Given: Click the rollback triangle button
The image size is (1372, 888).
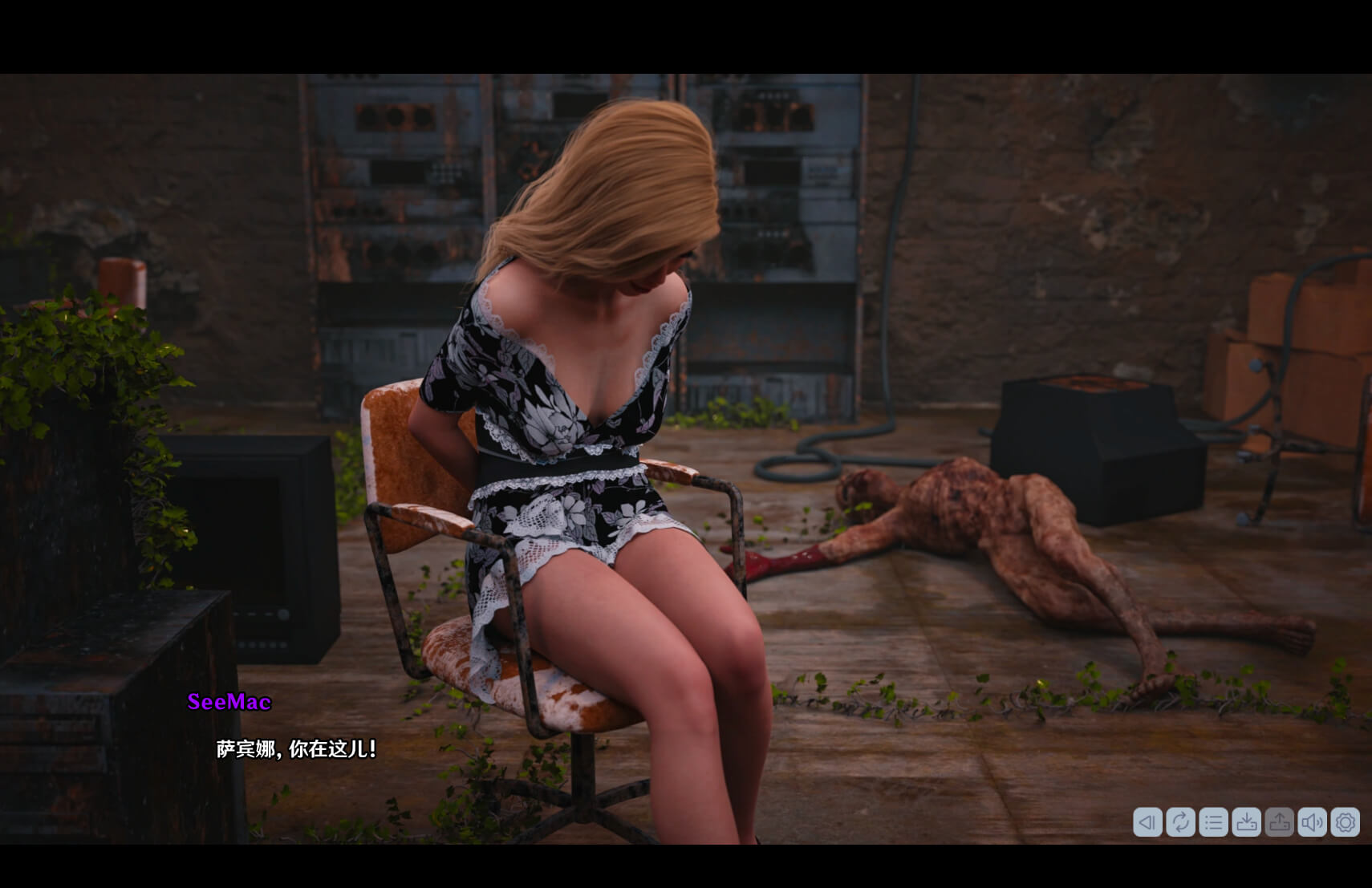Looking at the screenshot, I should 1147,822.
